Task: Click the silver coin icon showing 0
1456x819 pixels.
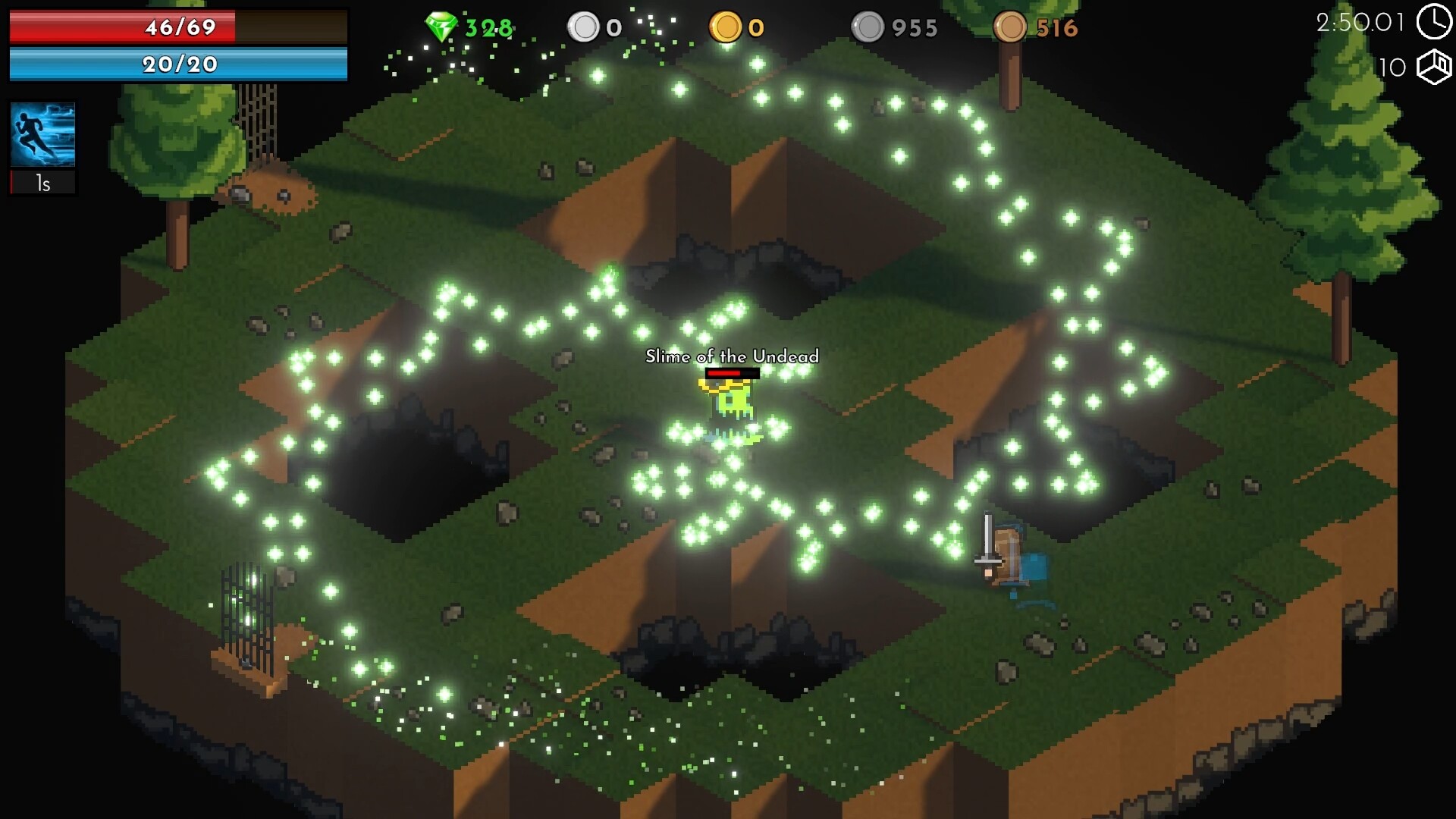Action: pyautogui.click(x=584, y=26)
